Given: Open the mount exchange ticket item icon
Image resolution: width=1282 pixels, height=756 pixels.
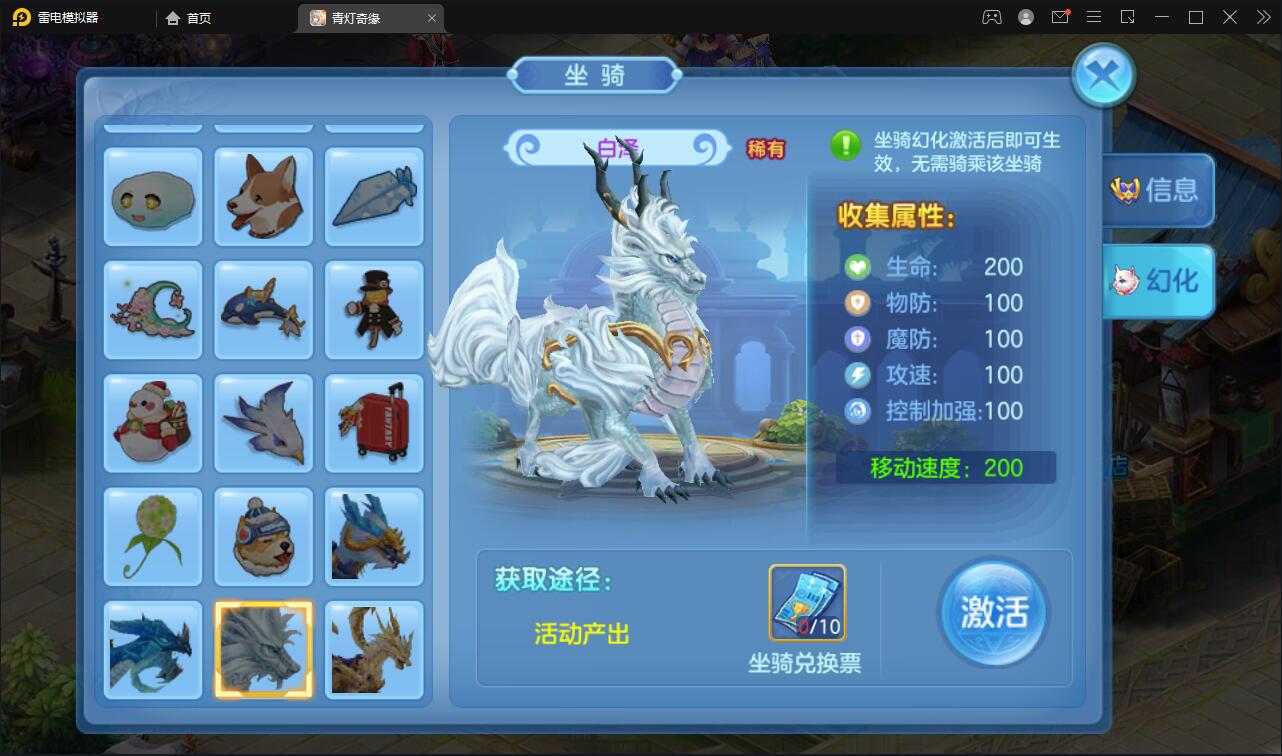Looking at the screenshot, I should (807, 603).
